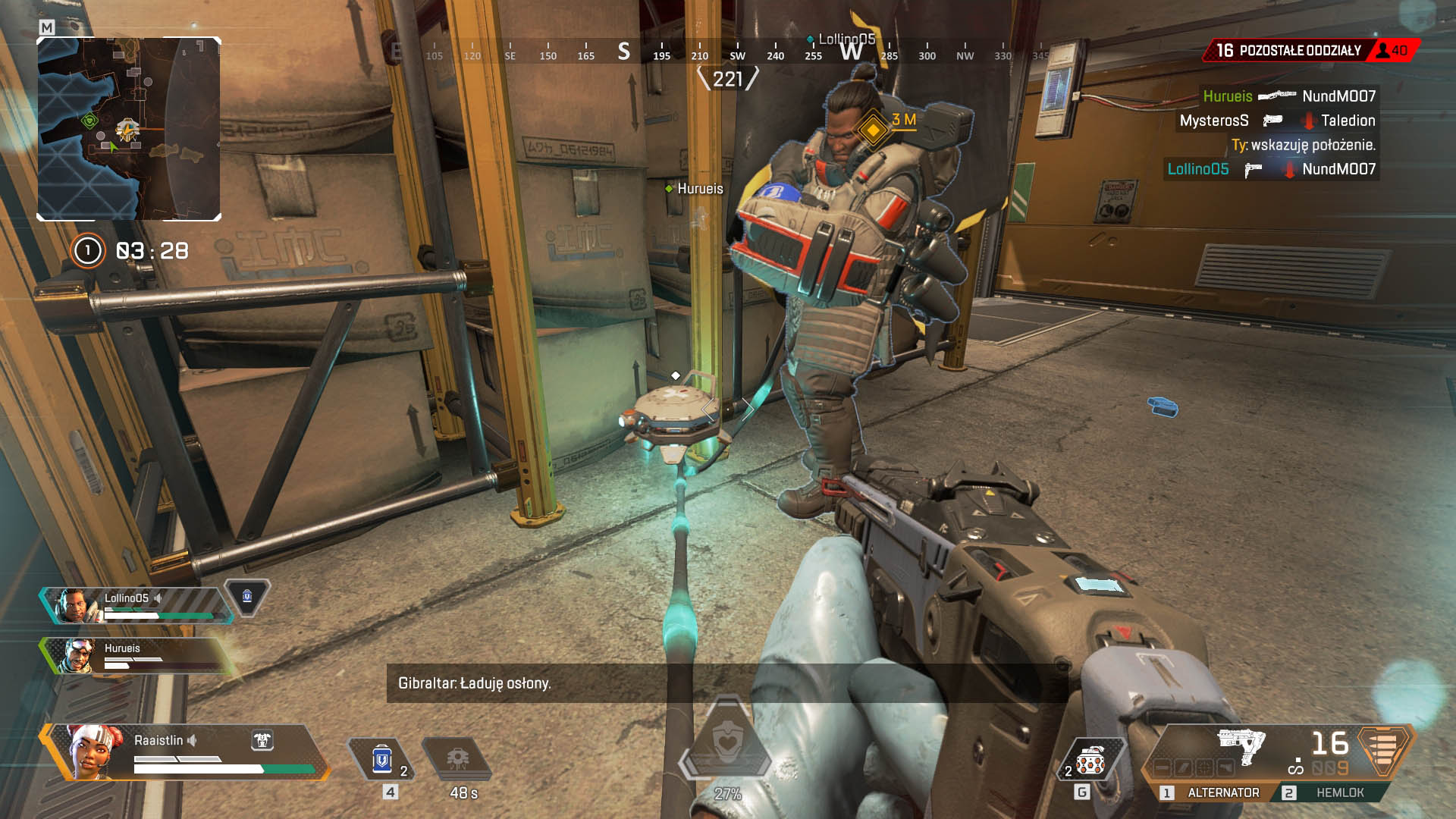Image resolution: width=1456 pixels, height=819 pixels.
Task: Click the POZOSTAŁE ODDZIAŁY squads counter
Action: 1299,50
